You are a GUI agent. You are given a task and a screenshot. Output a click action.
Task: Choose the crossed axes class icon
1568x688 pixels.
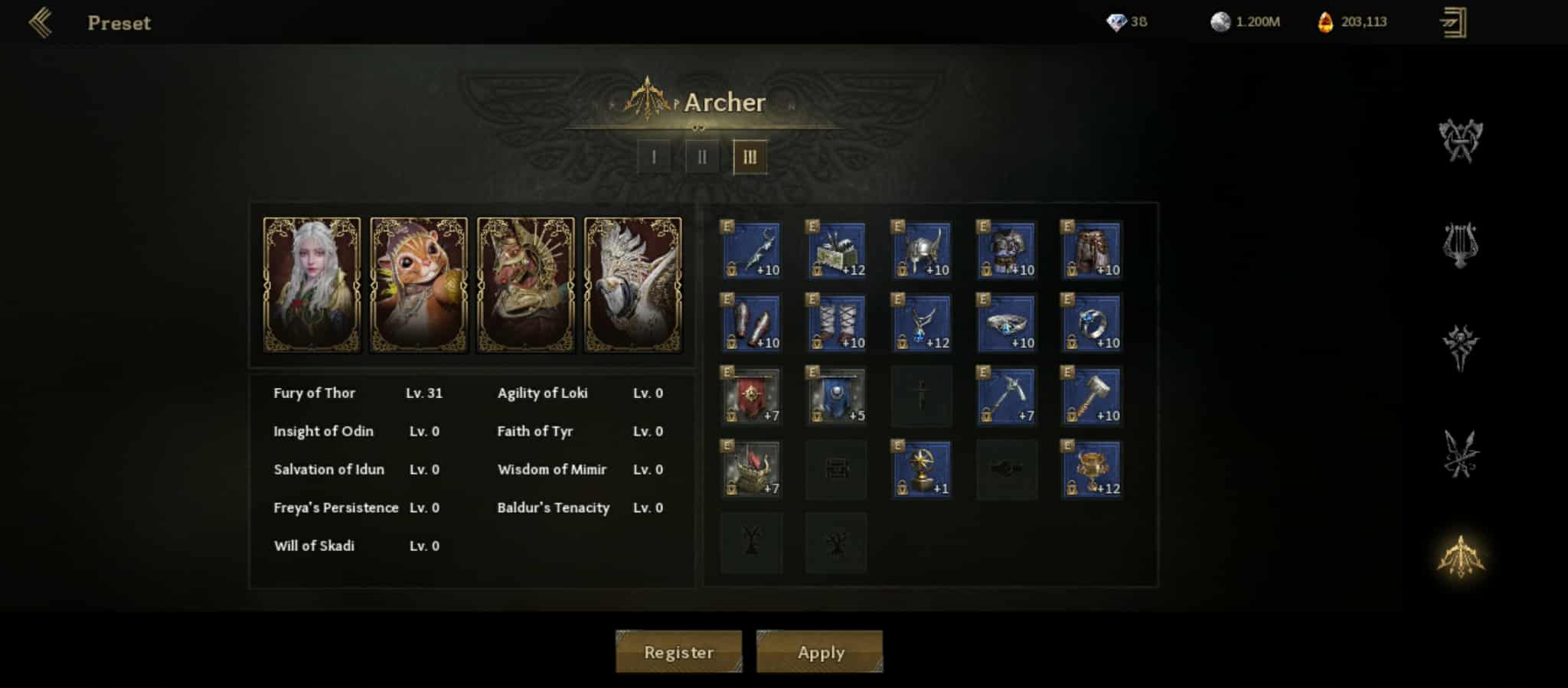pos(1460,141)
